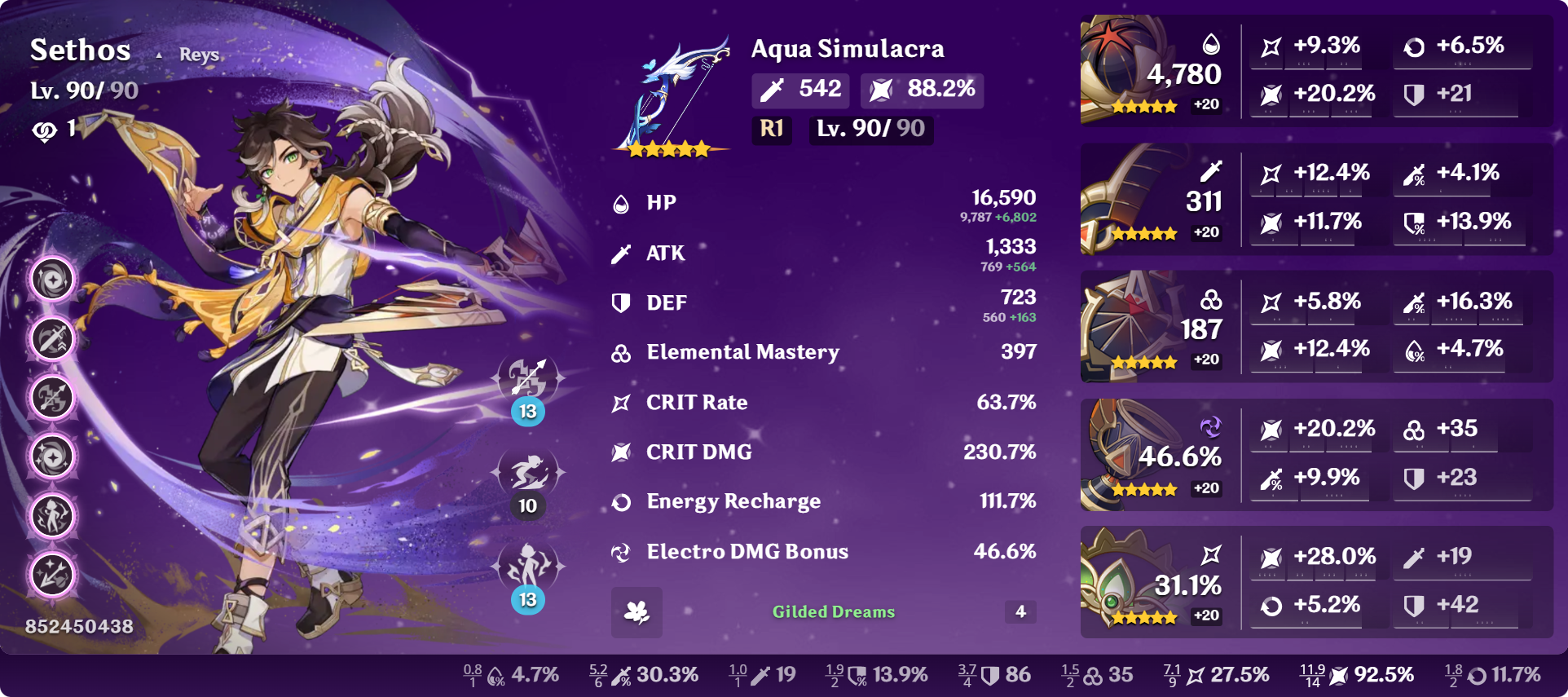This screenshot has width=1568, height=697.
Task: Click the bottom constellation icon above the UID
Action: coord(51,576)
